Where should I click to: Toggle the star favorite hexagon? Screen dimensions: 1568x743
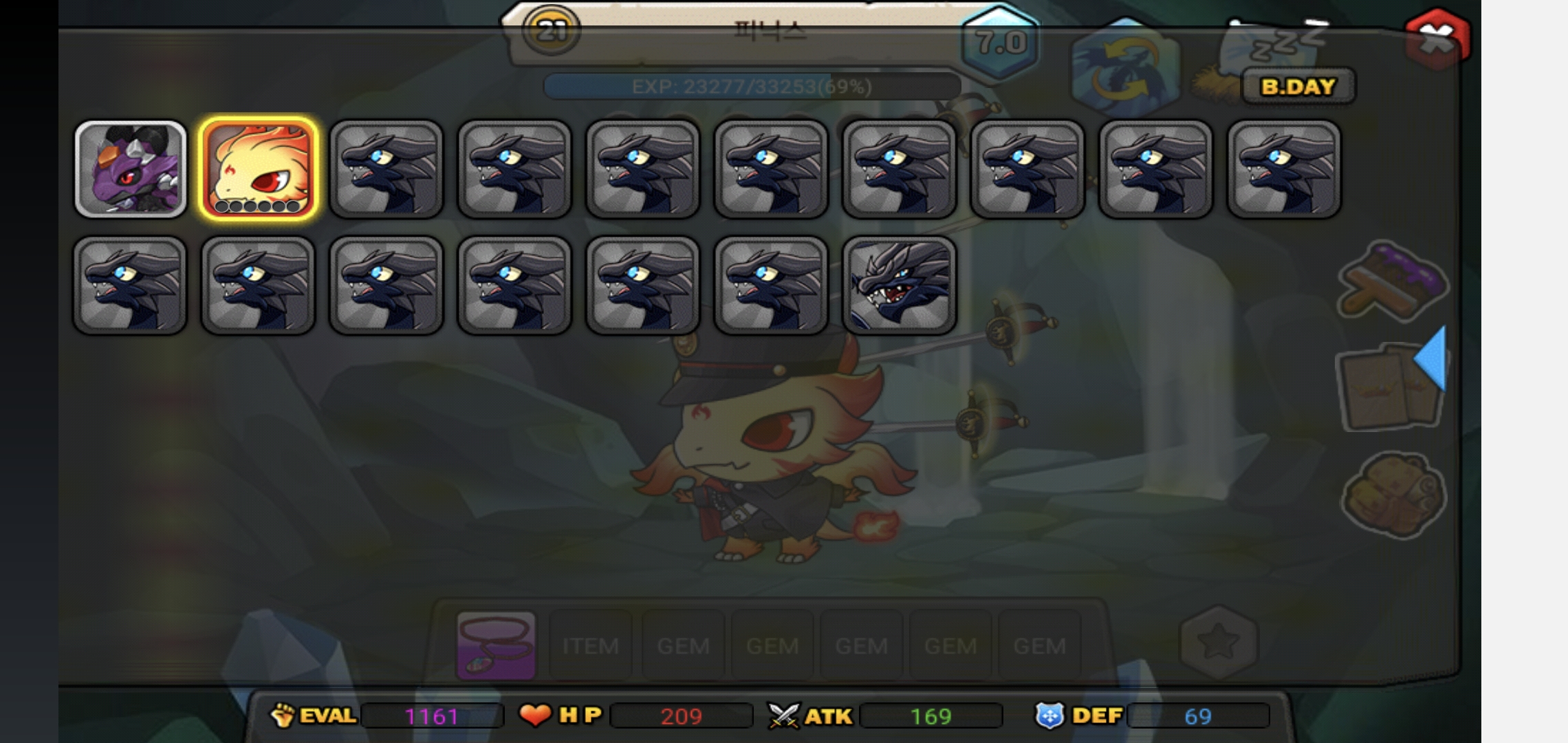click(1218, 642)
